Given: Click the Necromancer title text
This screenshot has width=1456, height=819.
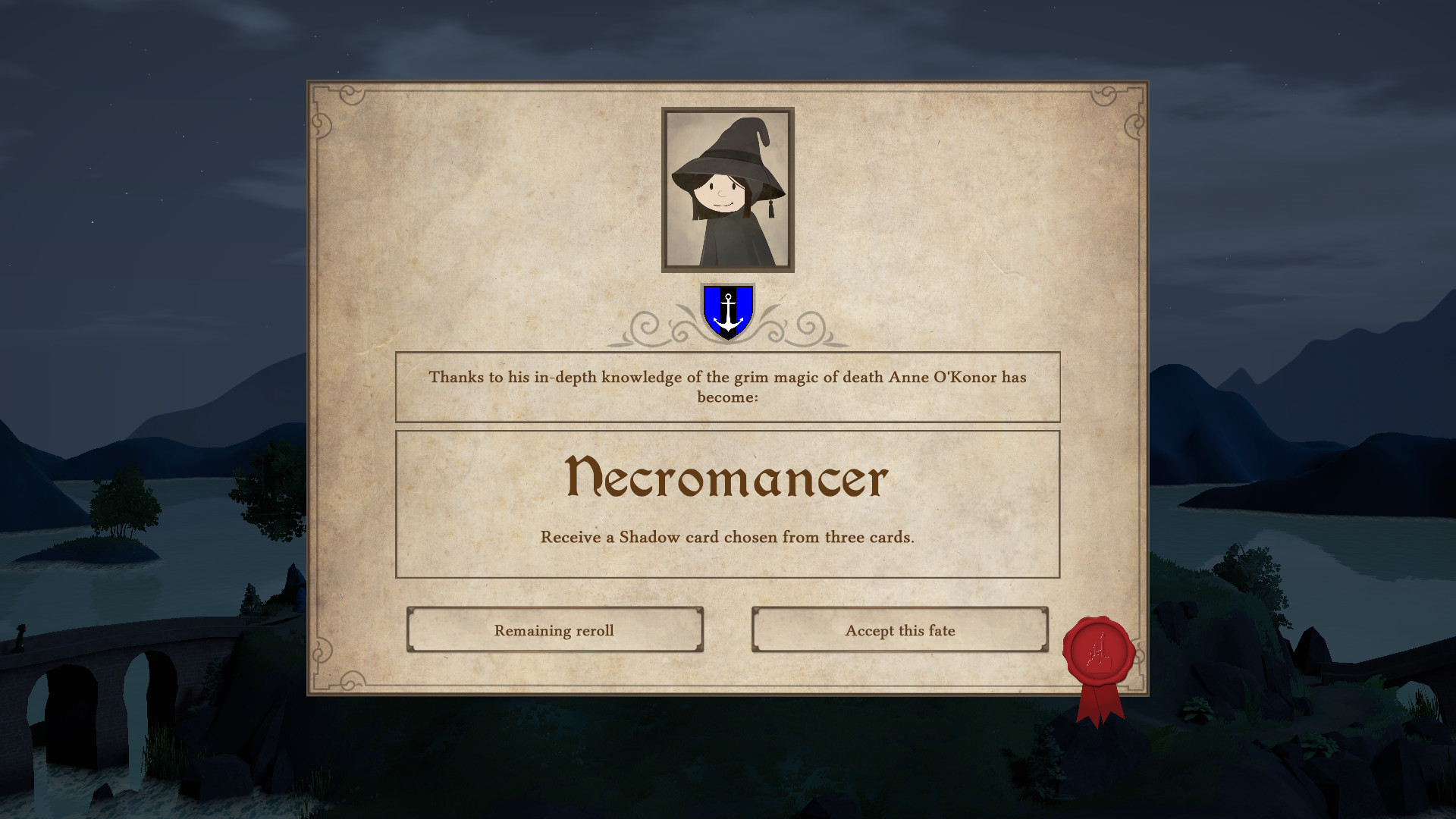Looking at the screenshot, I should coord(726,478).
